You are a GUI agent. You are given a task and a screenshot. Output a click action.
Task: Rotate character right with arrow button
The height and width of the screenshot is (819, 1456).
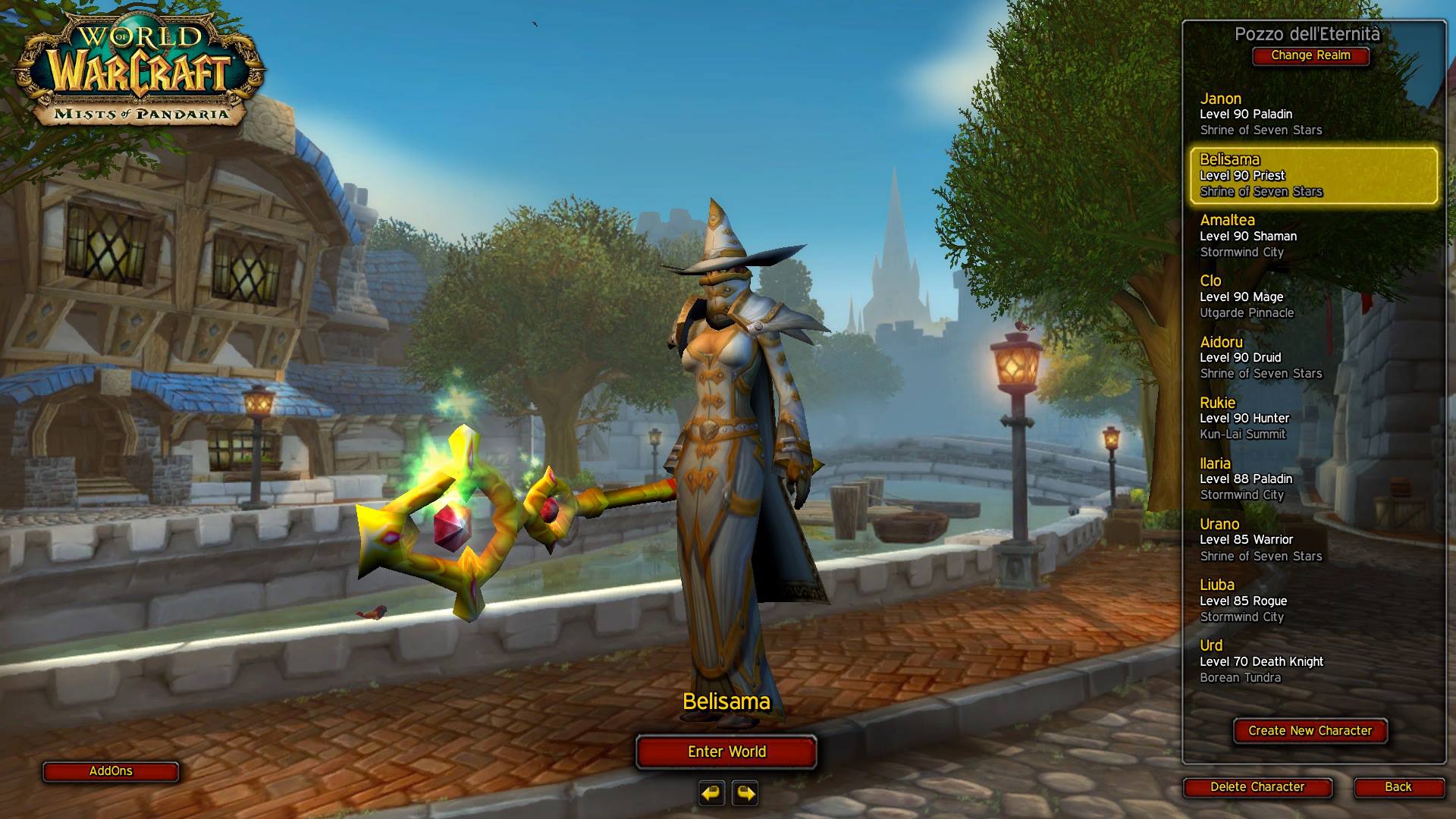(746, 793)
